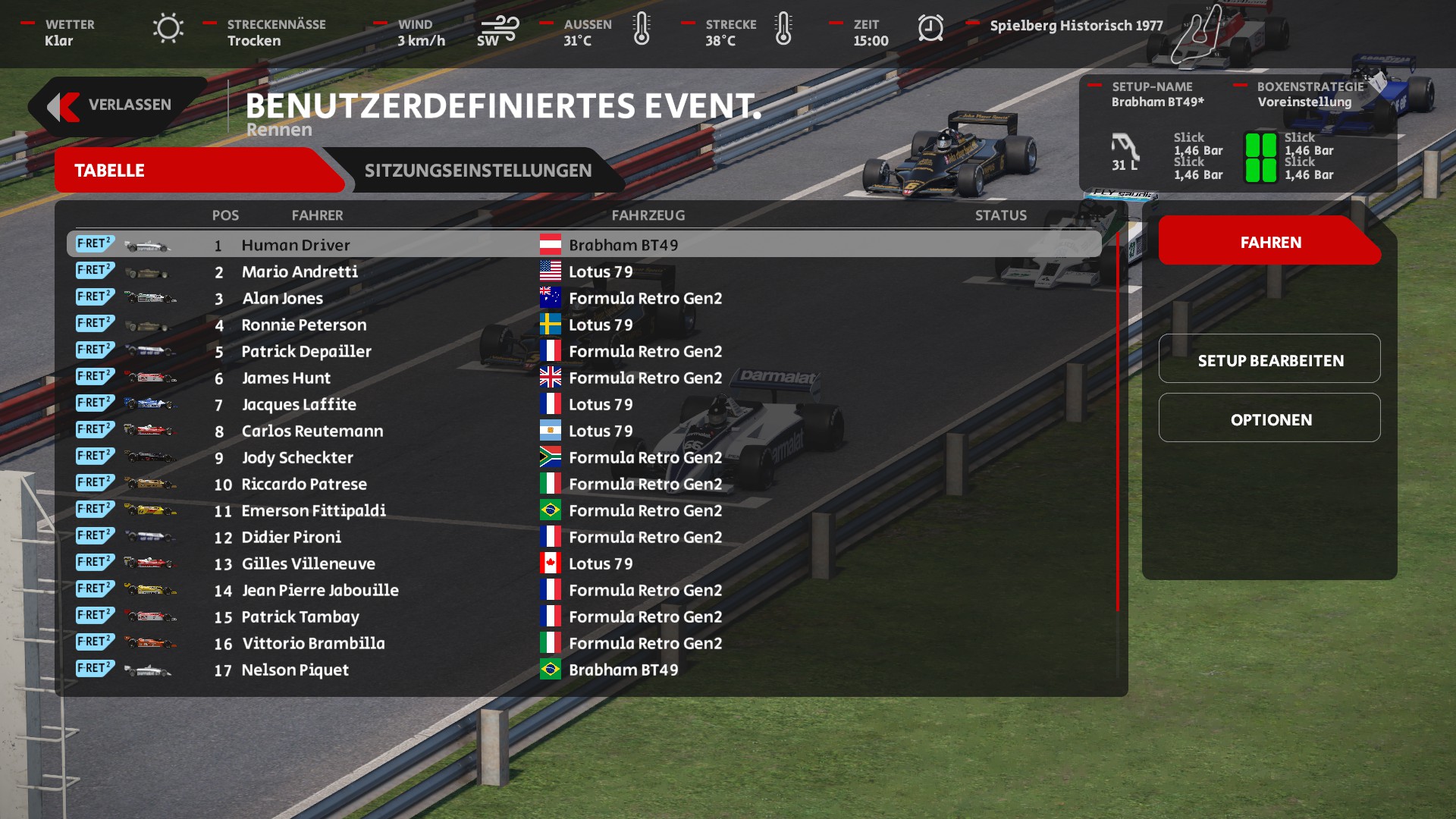Open SETUP BEARBEITEN
The width and height of the screenshot is (1456, 819).
point(1270,360)
